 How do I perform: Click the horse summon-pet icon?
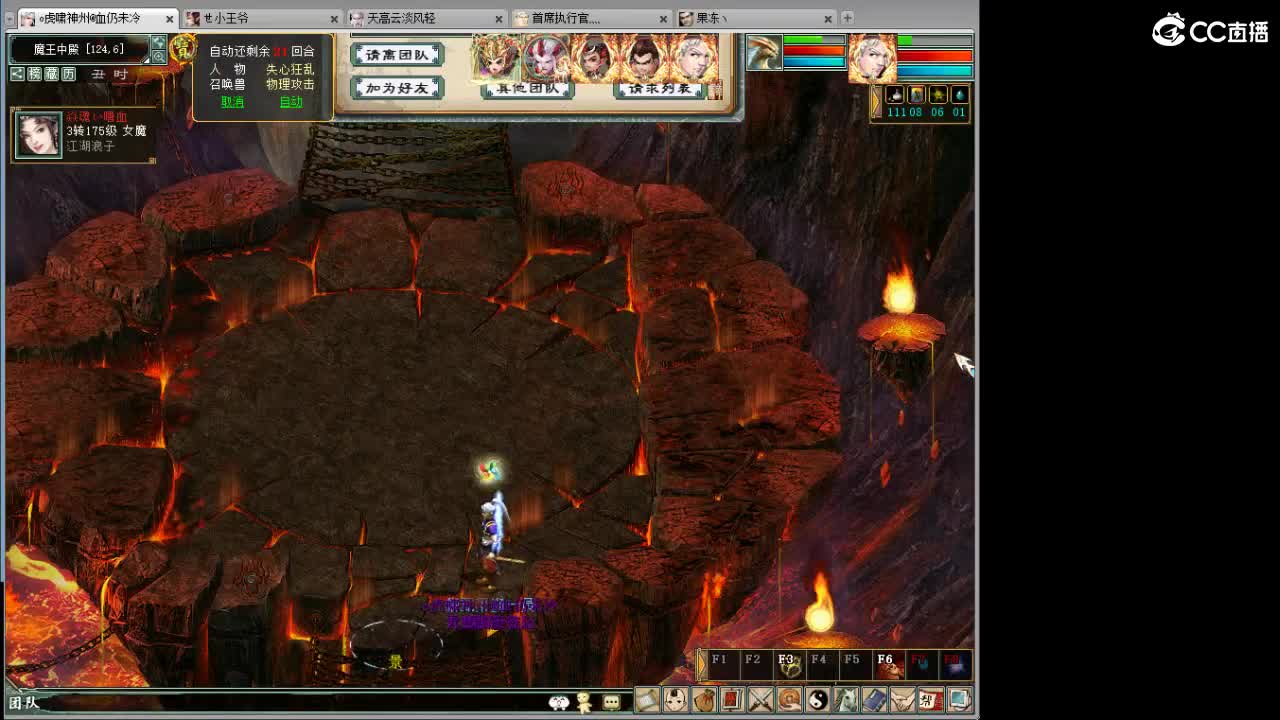click(x=847, y=702)
